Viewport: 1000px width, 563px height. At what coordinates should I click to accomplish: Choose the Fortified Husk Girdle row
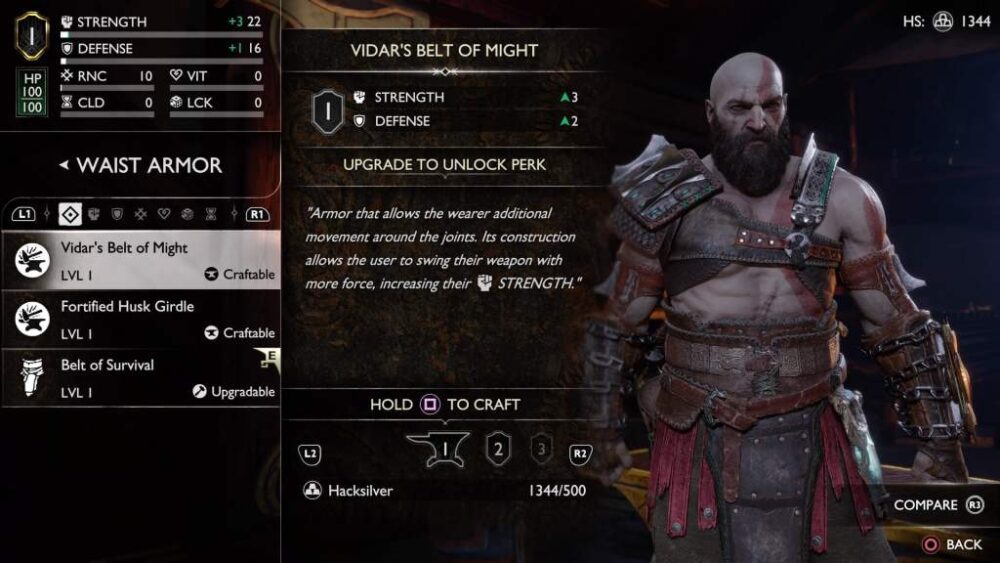(140, 318)
